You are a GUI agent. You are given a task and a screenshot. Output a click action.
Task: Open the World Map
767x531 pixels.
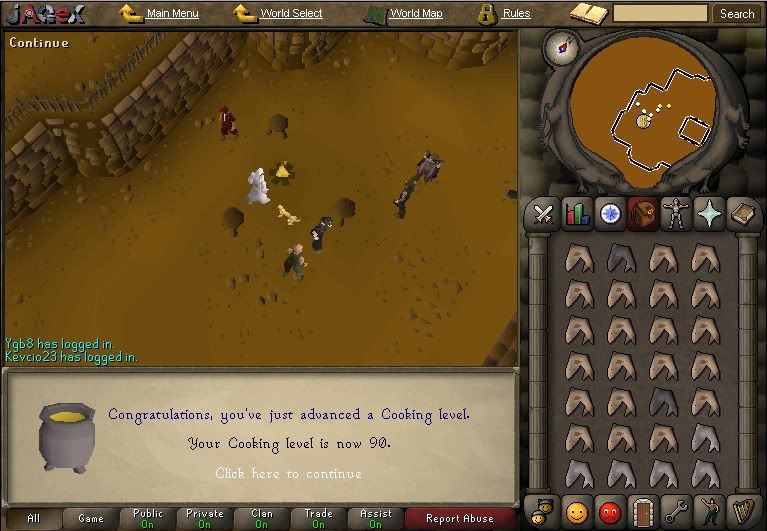point(416,14)
